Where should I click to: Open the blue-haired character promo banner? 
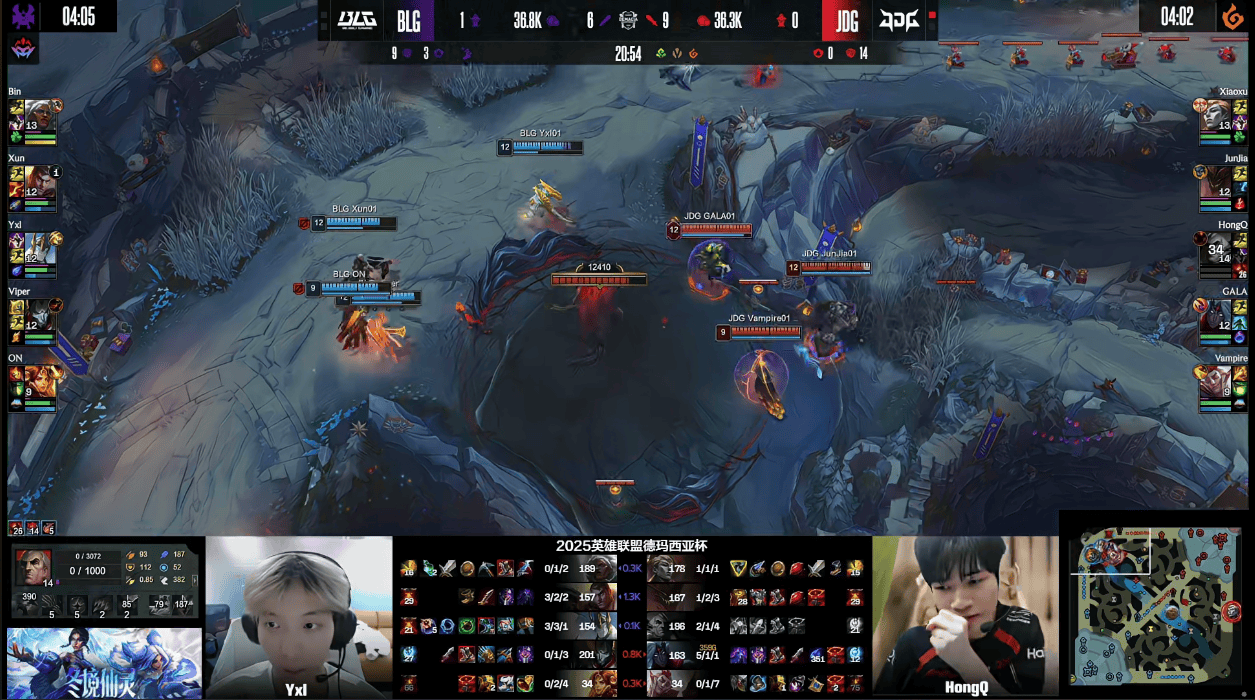coord(104,662)
